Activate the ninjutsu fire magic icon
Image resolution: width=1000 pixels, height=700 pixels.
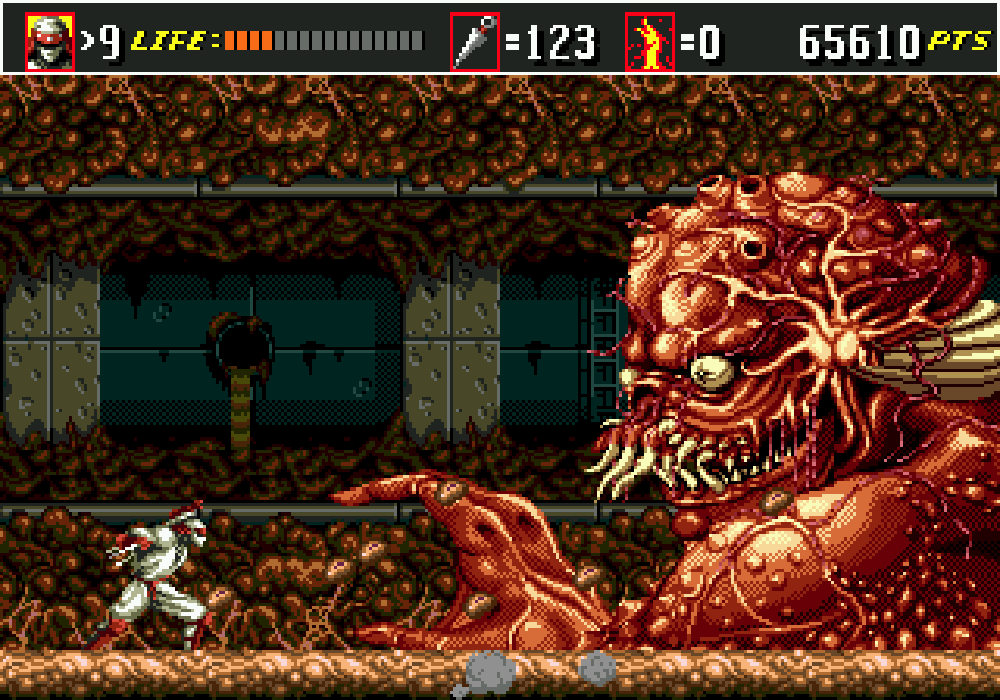click(650, 42)
